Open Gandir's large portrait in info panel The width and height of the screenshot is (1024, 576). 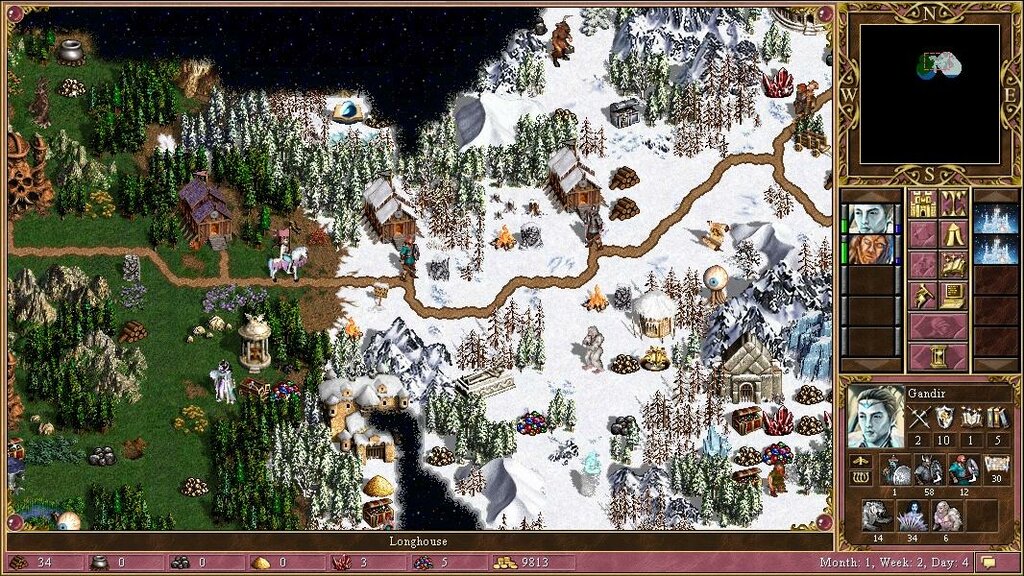click(x=874, y=416)
